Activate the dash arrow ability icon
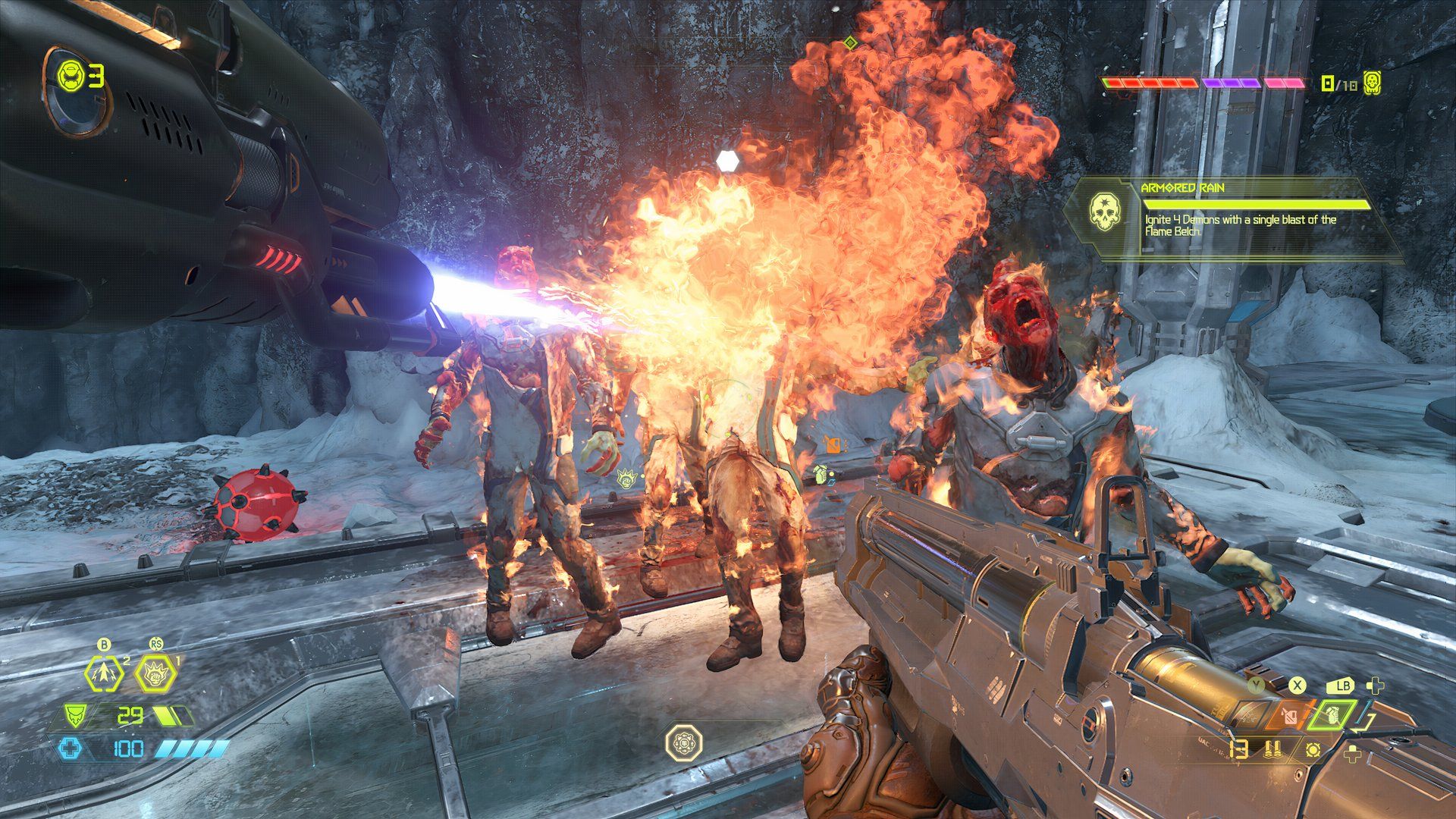 102,673
